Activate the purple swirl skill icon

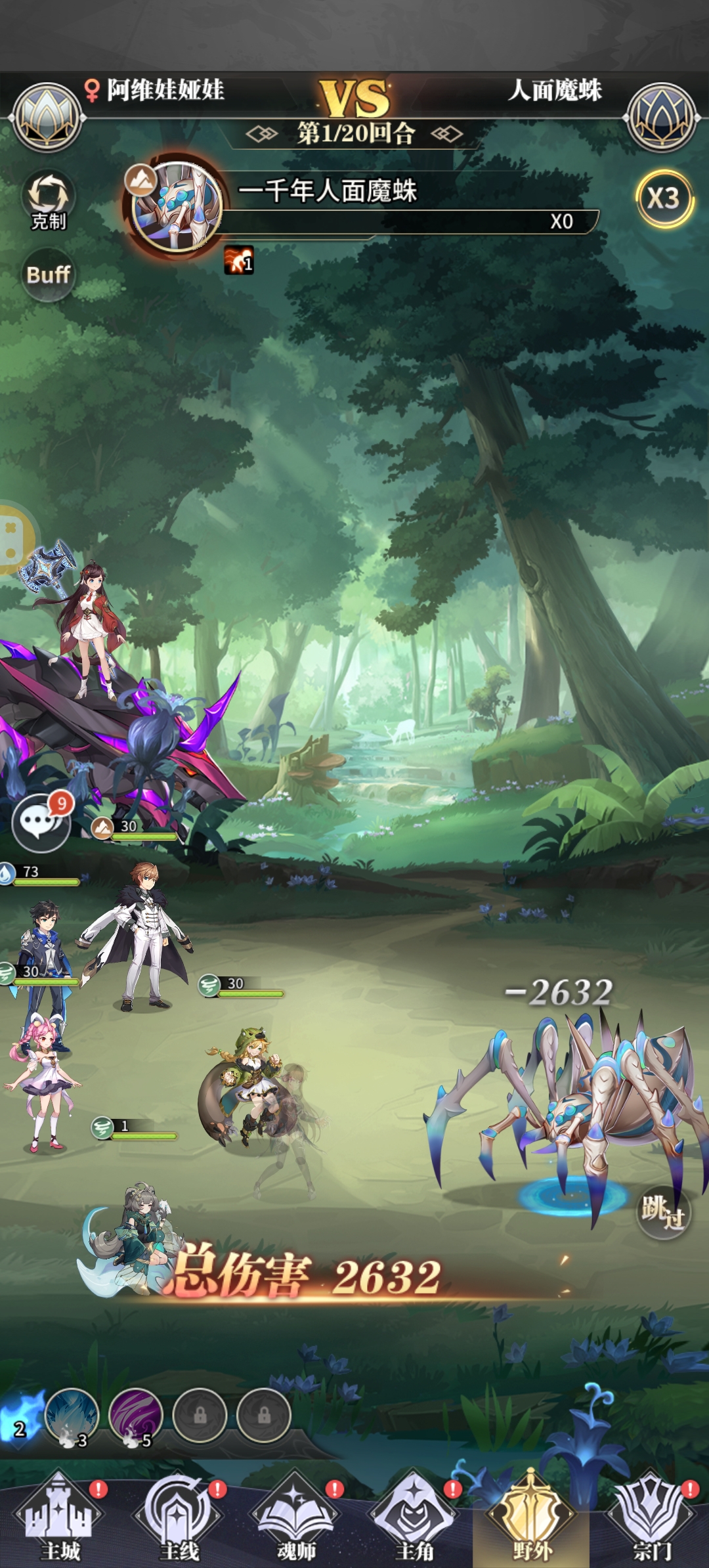pyautogui.click(x=136, y=1416)
